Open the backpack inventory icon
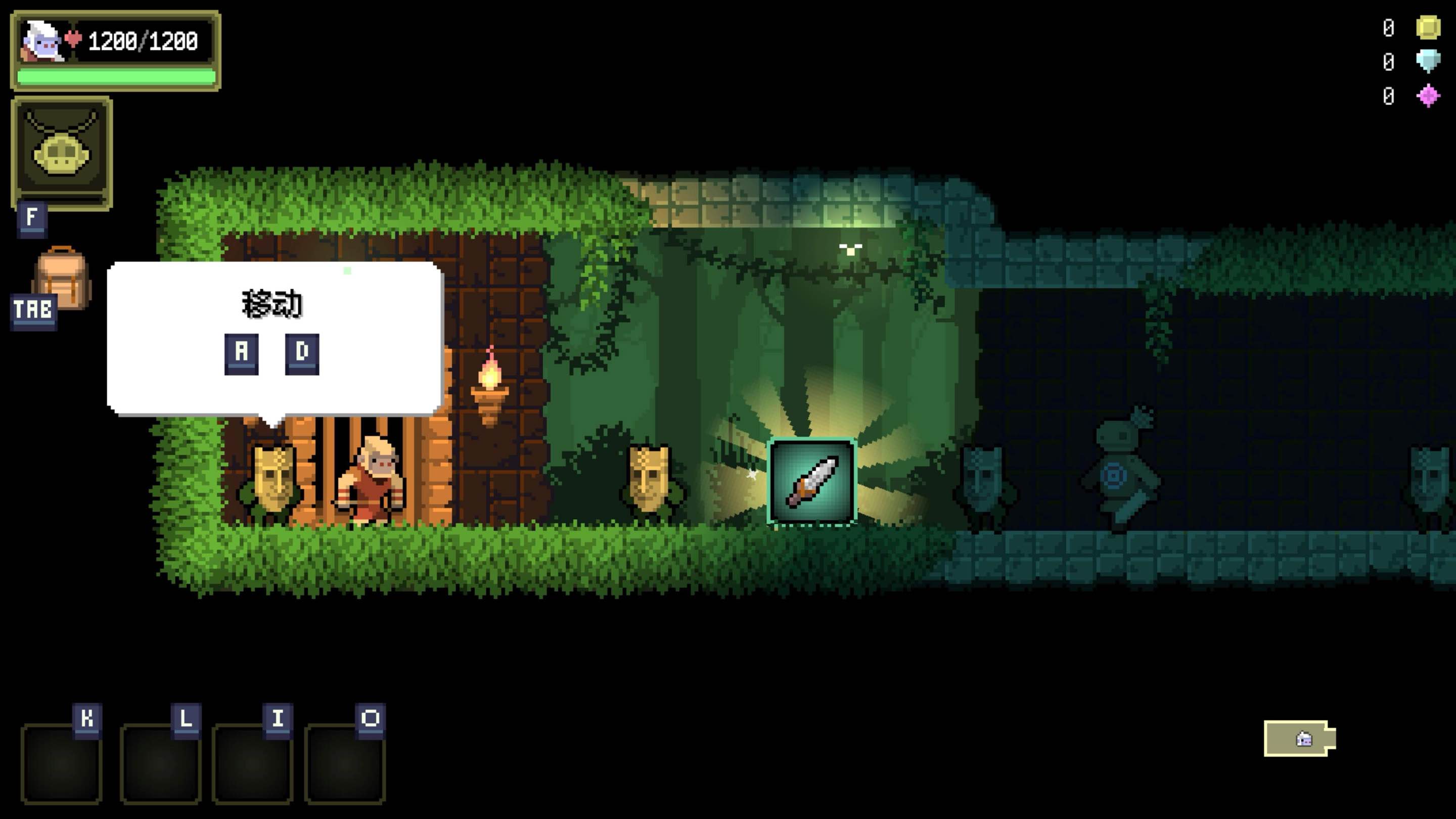 pos(61,279)
